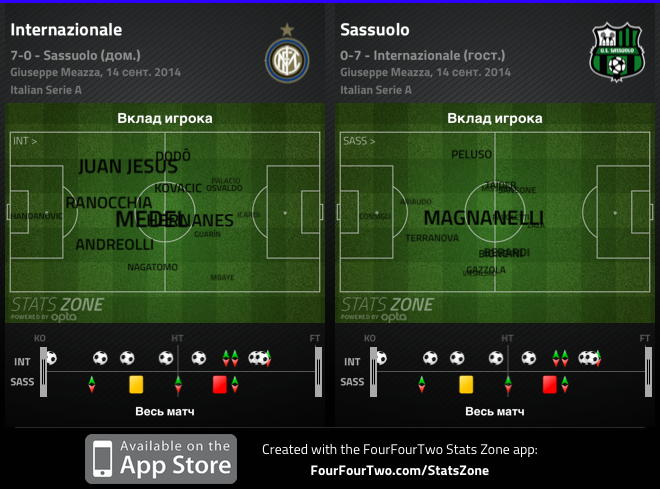Select Juan Jesus on the Inter pitch
The image size is (660, 489).
127,166
